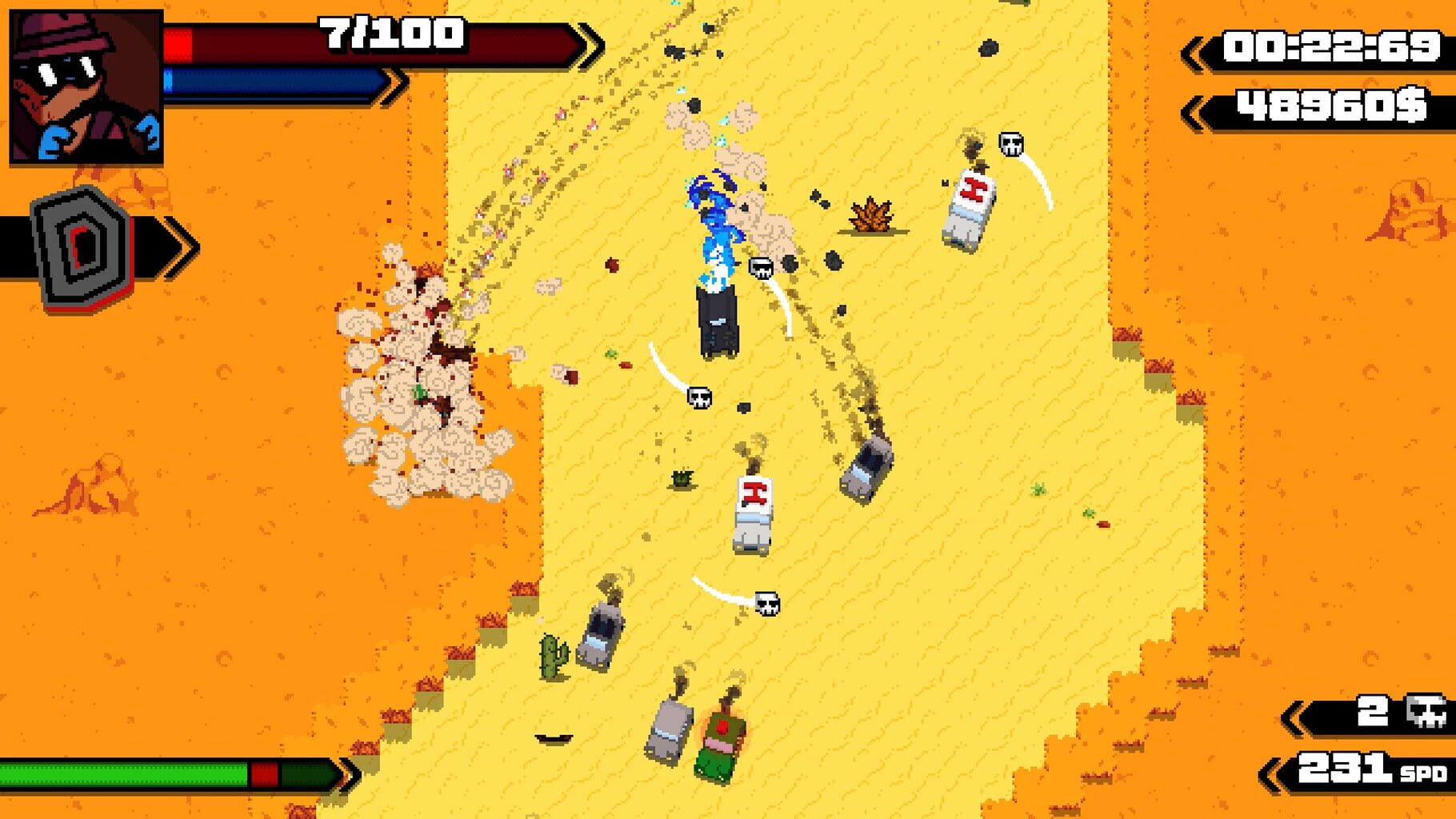Click the 7/100 health label banner
Viewport: 1456px width, 819px height.
[x=390, y=34]
